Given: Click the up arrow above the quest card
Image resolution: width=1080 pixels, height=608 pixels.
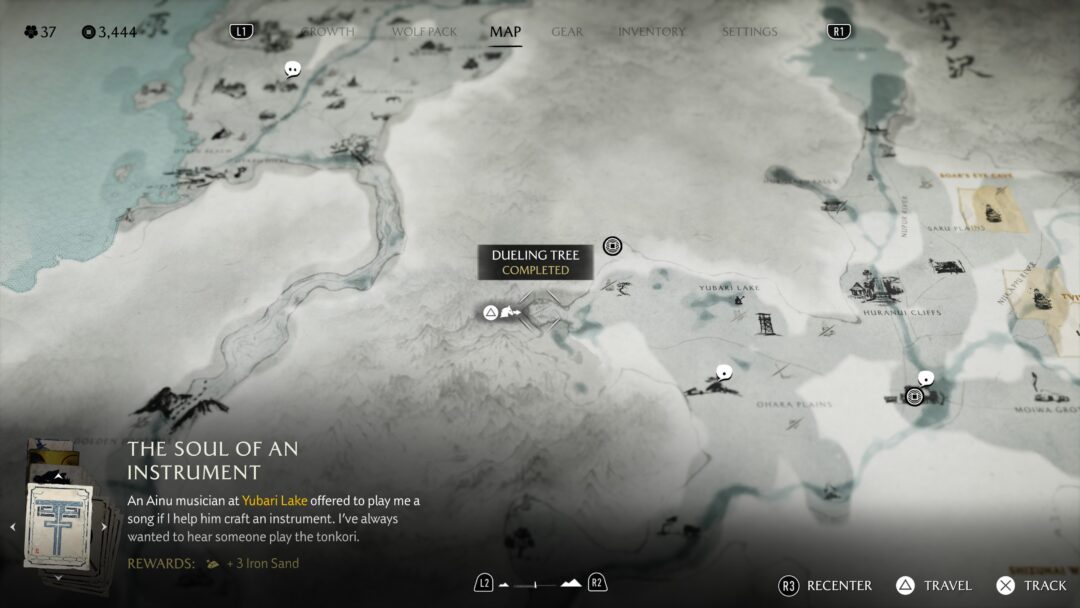Looking at the screenshot, I should click(58, 476).
